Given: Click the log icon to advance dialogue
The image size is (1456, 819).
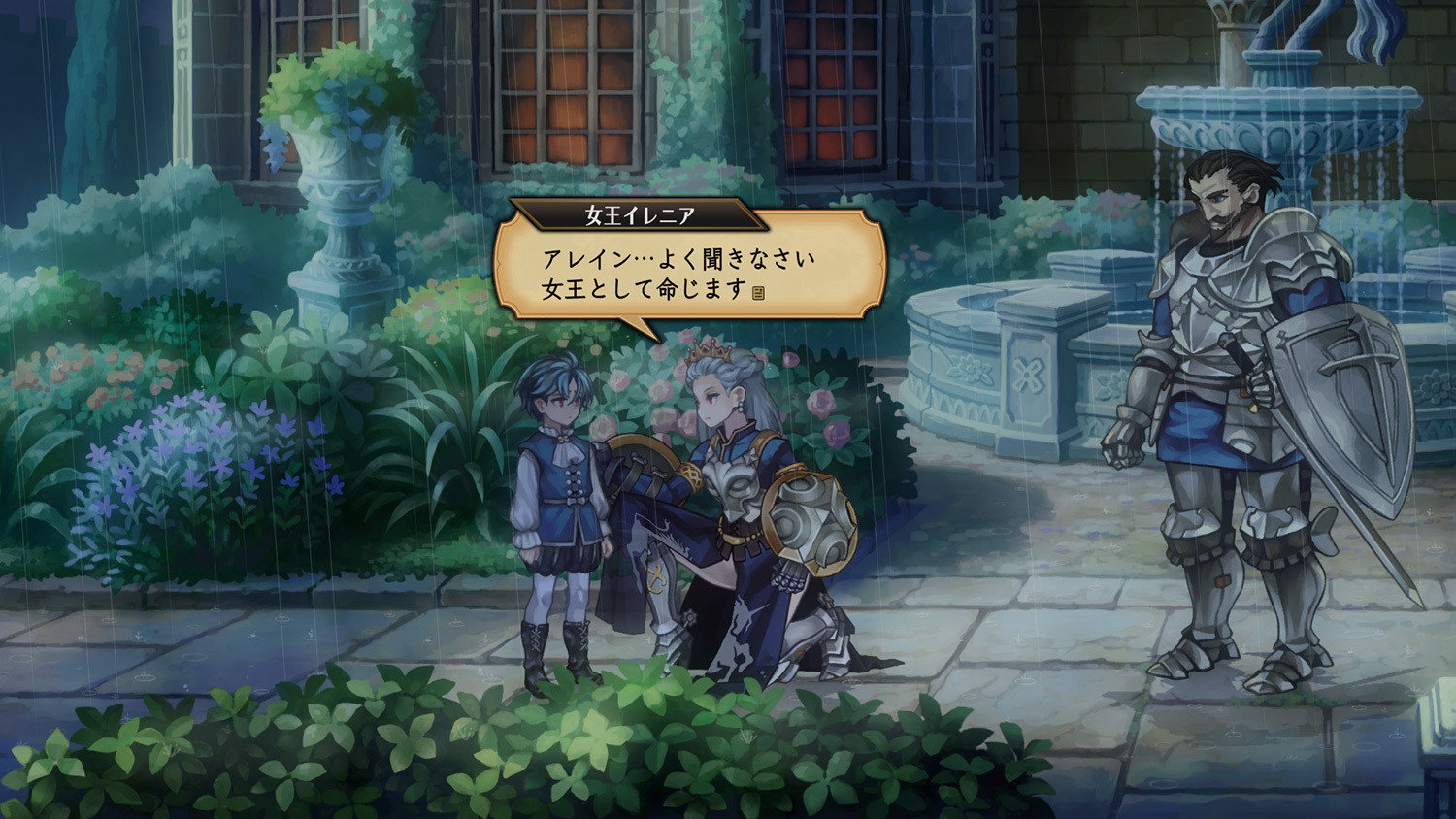Looking at the screenshot, I should tap(758, 293).
